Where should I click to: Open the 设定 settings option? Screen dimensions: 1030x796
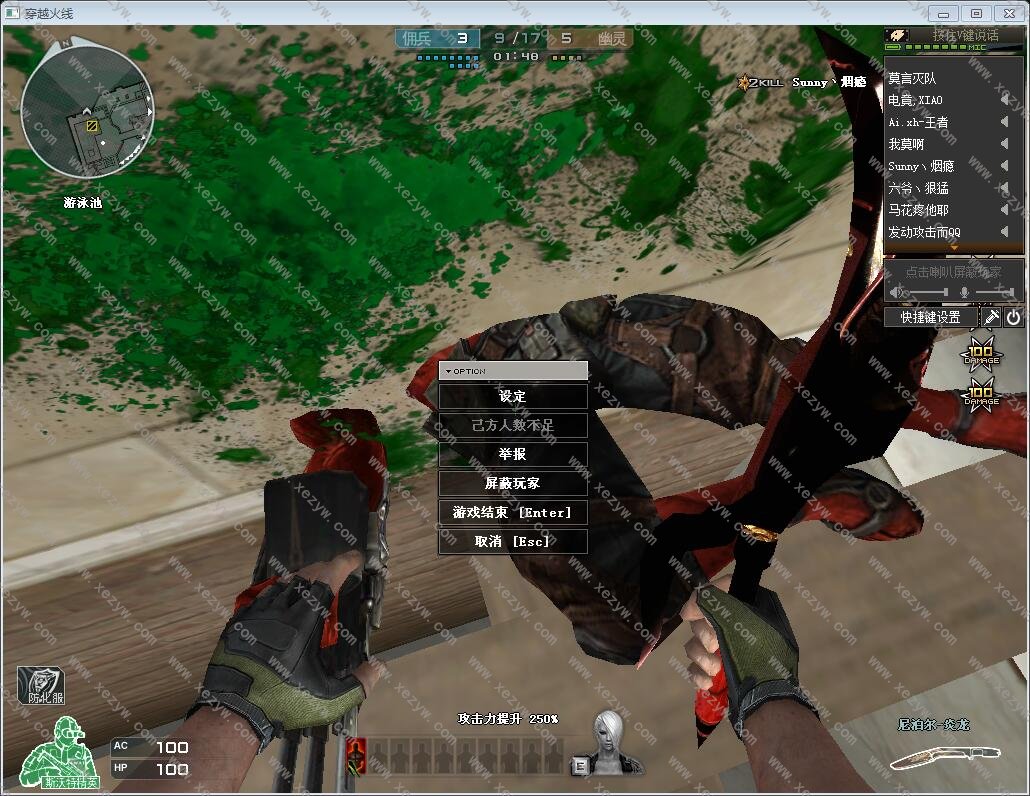click(512, 397)
